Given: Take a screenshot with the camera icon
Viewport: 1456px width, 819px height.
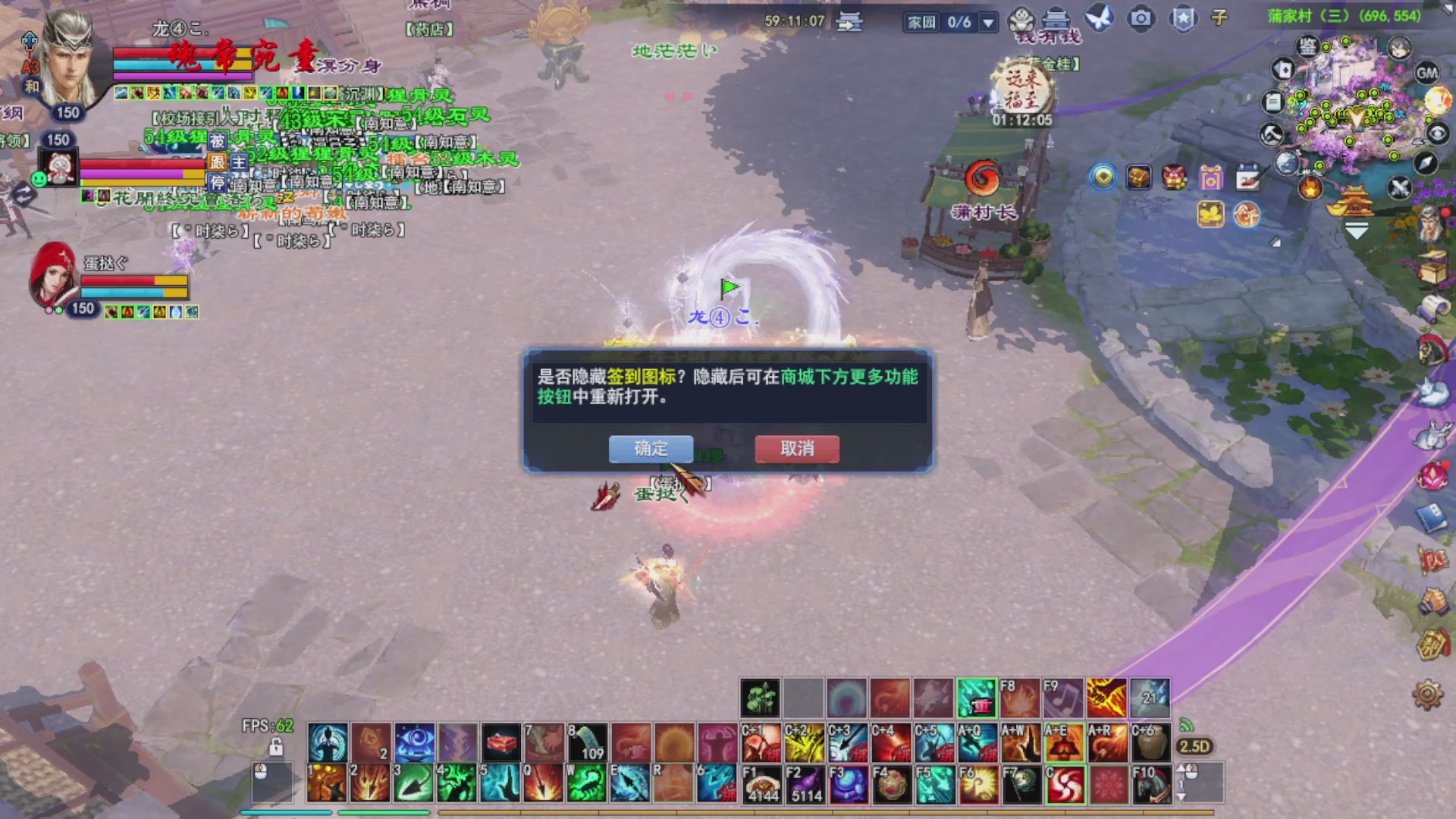Looking at the screenshot, I should (1141, 17).
